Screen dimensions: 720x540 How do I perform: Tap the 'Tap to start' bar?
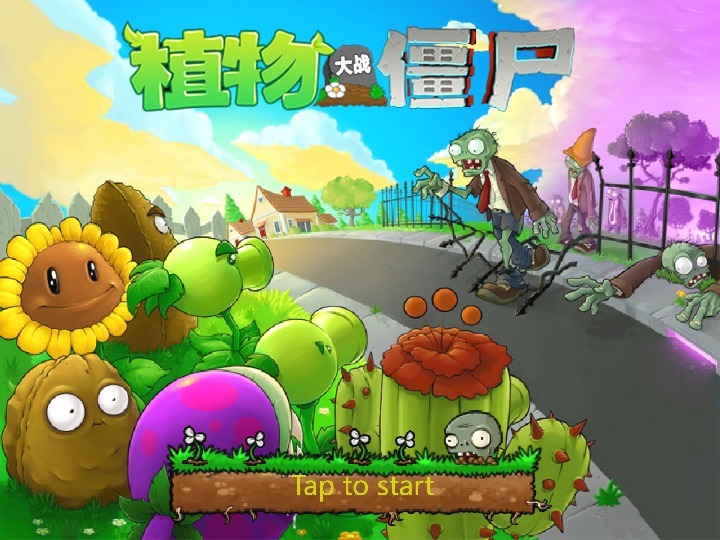[362, 487]
